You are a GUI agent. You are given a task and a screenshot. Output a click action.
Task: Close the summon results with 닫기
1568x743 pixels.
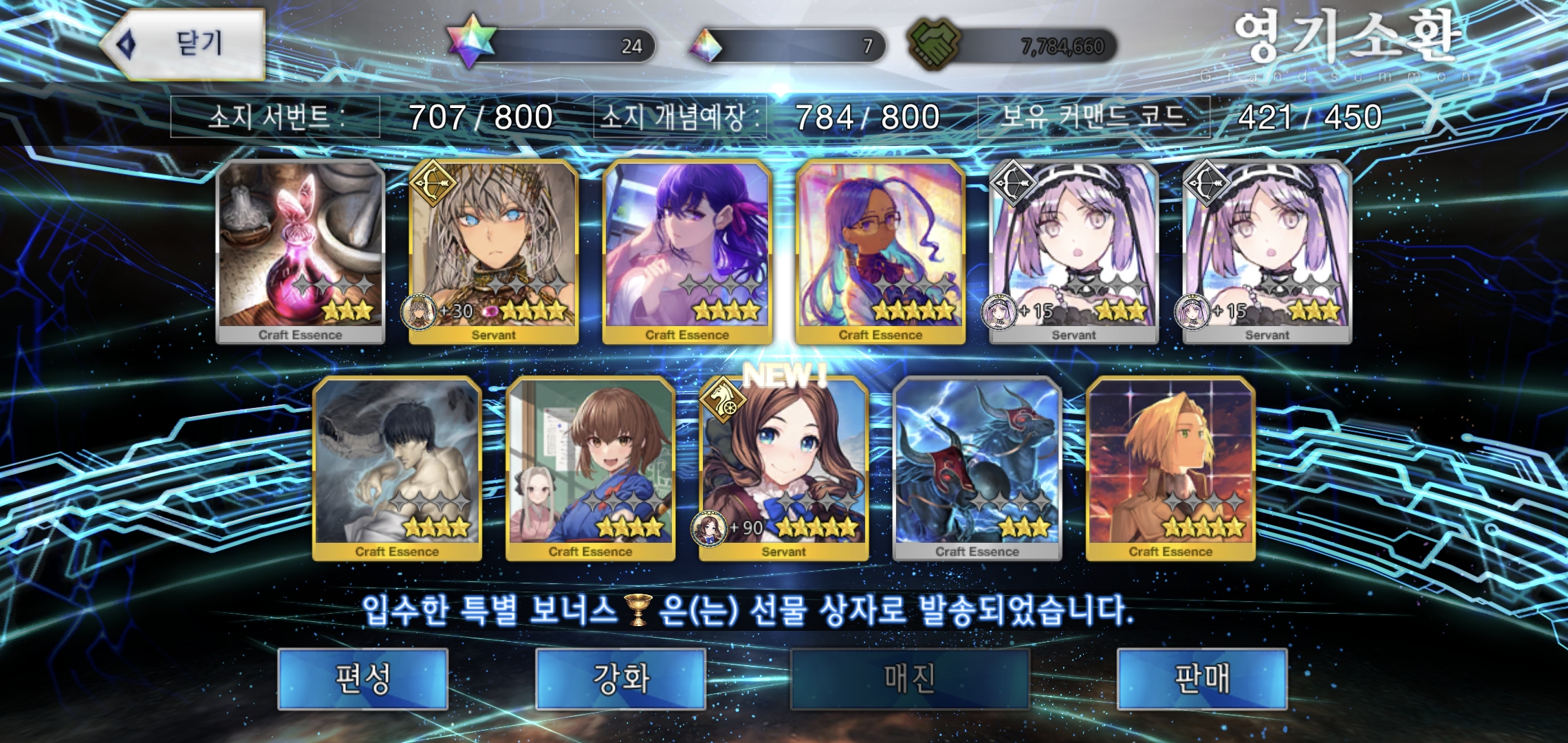[x=184, y=44]
